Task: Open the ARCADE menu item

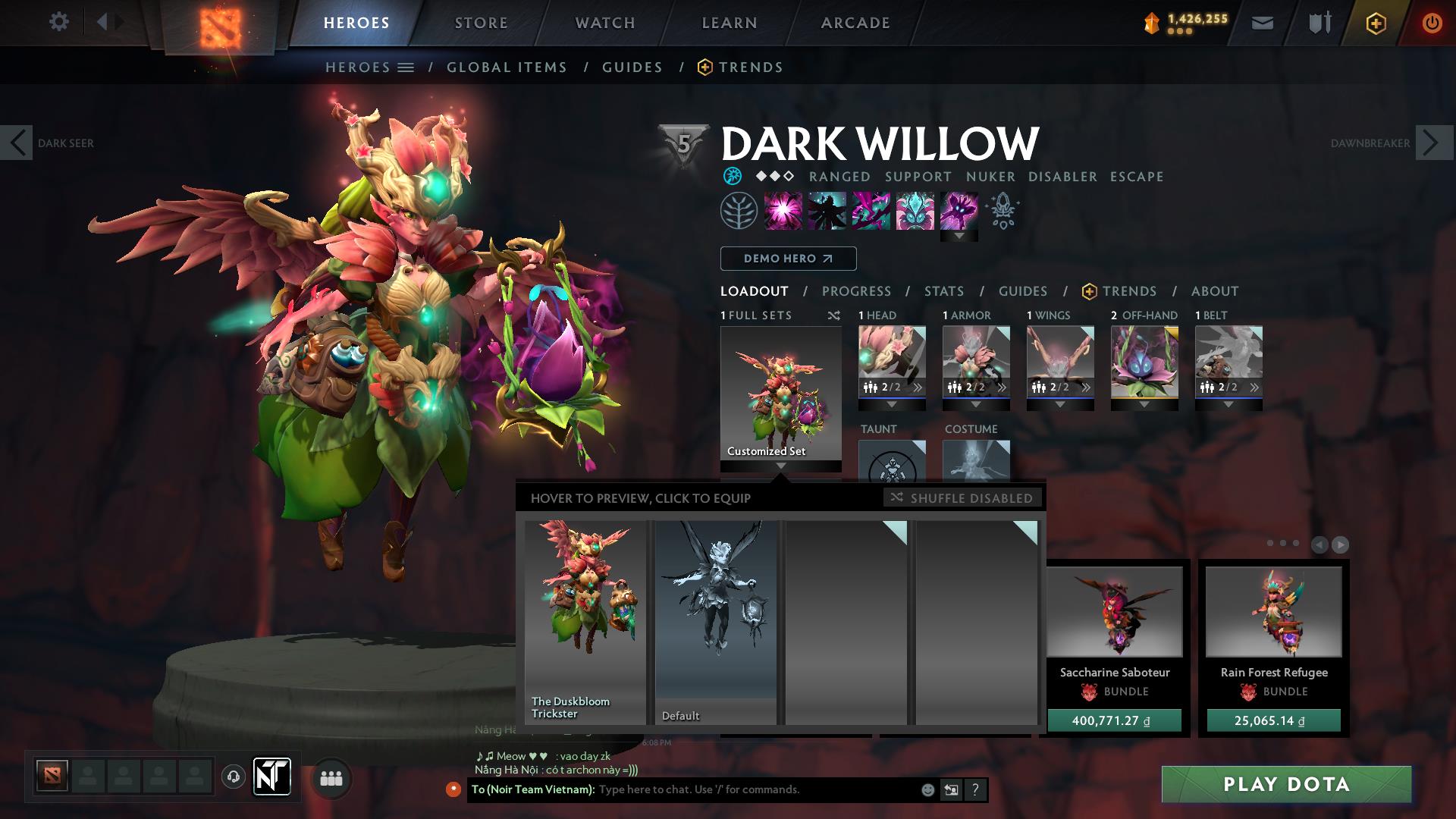Action: (855, 22)
